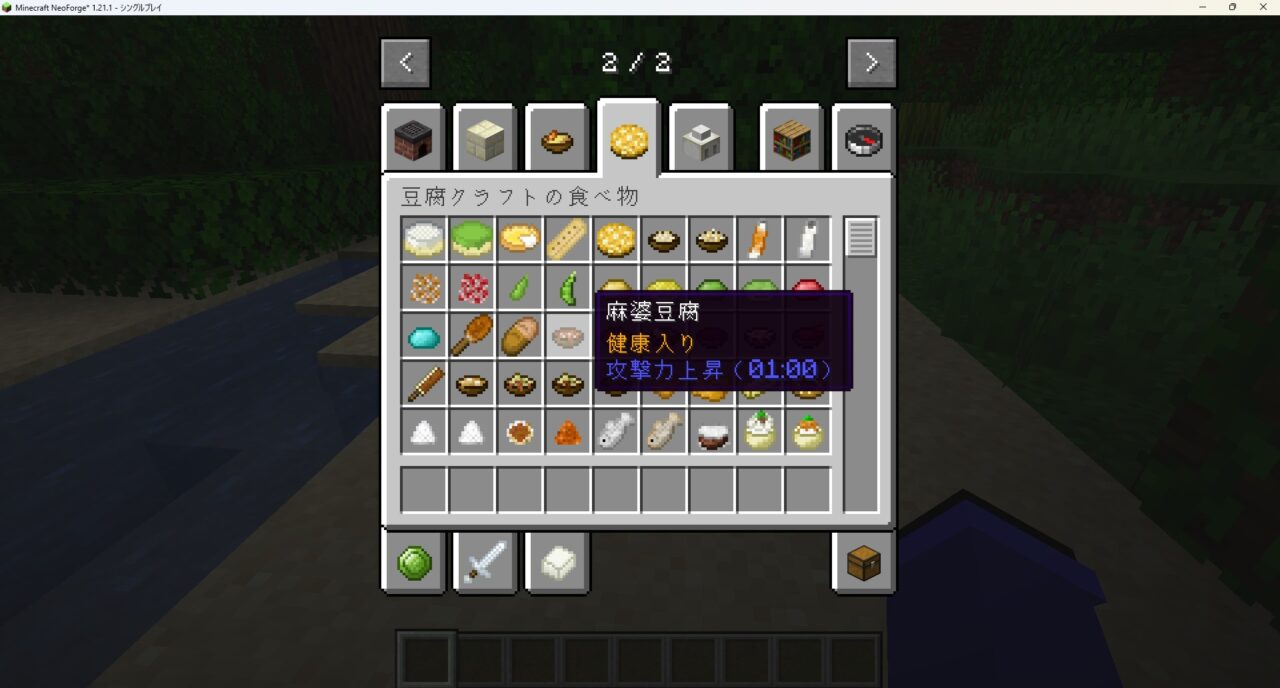Take the bread loaf item

(x=520, y=337)
